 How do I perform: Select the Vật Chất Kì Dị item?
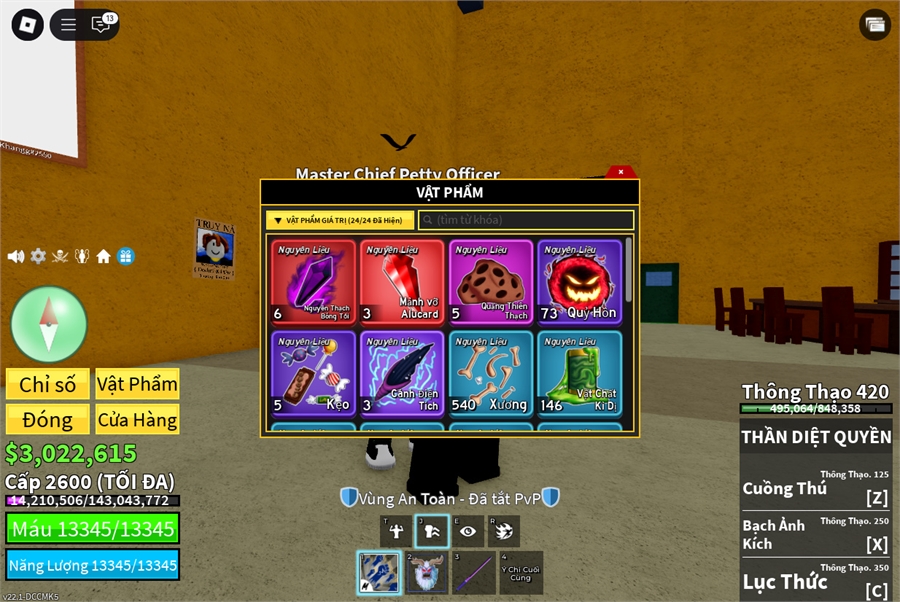pos(579,373)
